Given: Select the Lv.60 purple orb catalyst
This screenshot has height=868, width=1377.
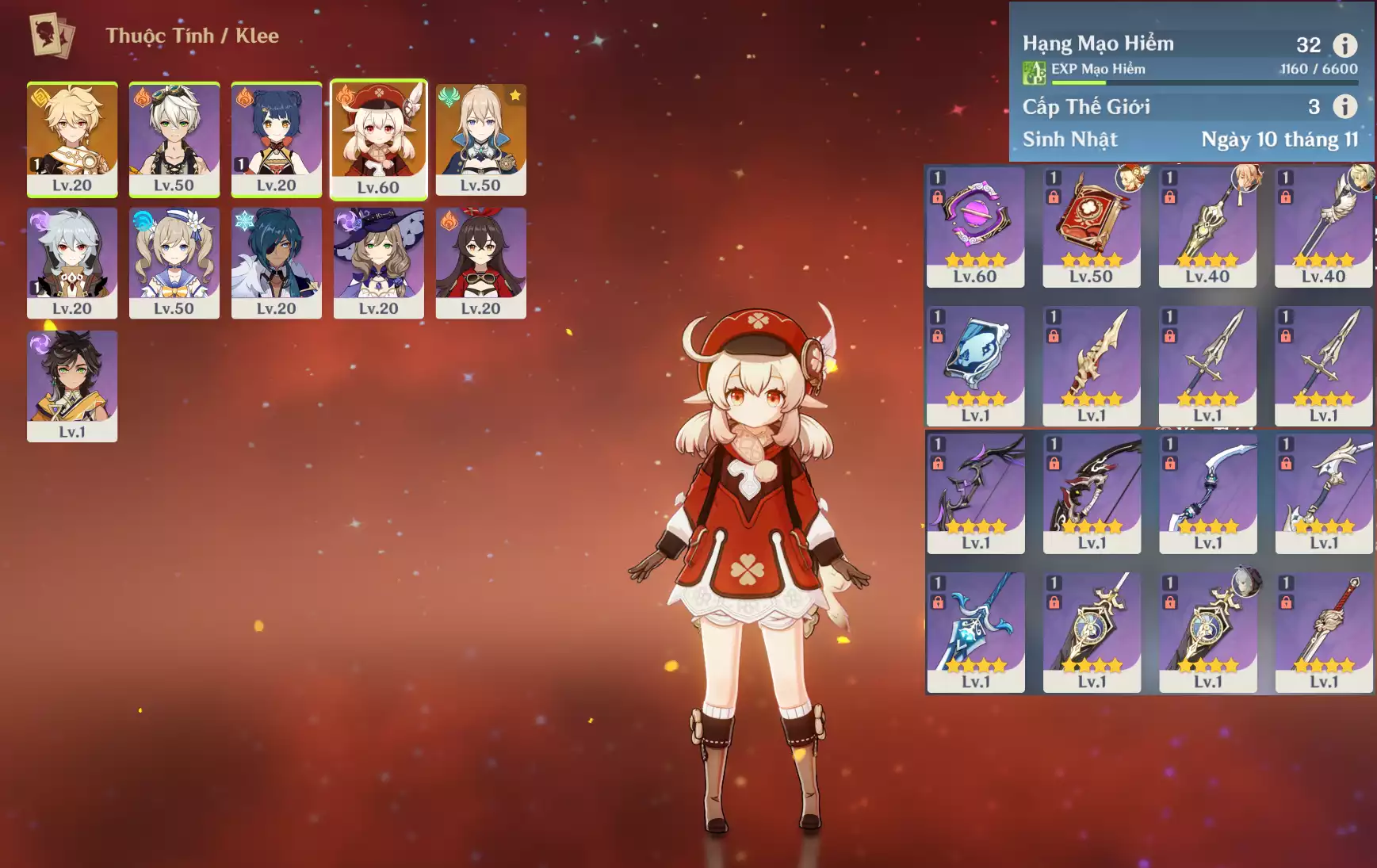Looking at the screenshot, I should 975,226.
